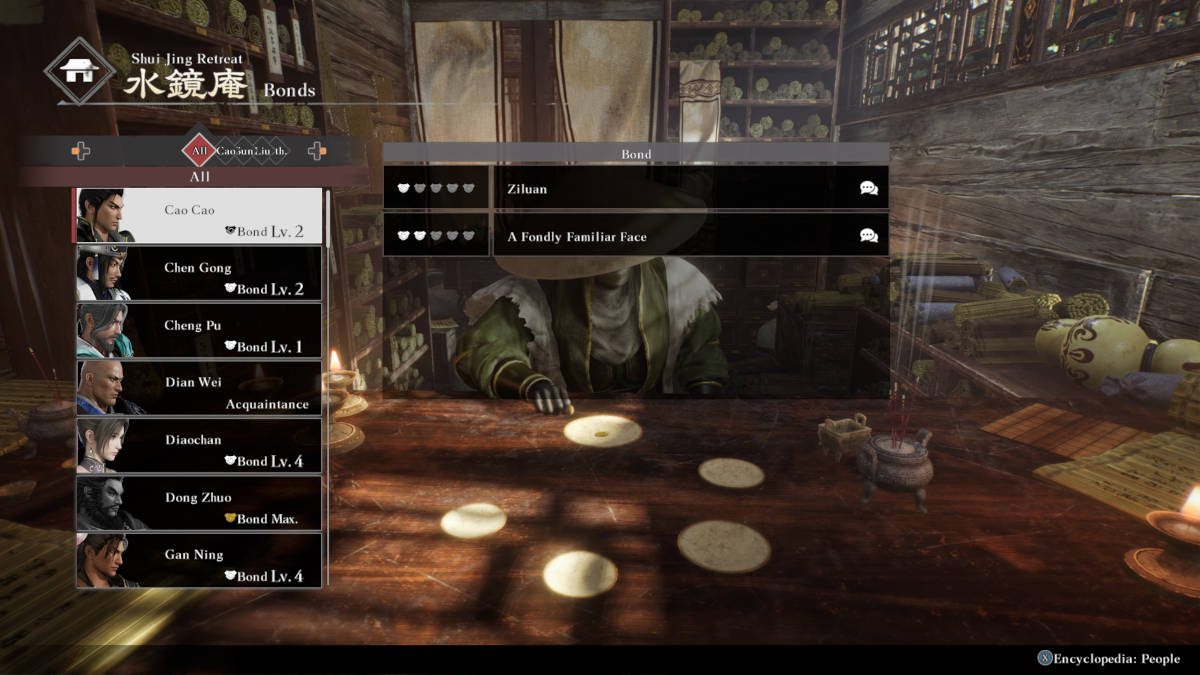Click the speech bubble icon beside Ziluan
The height and width of the screenshot is (675, 1200).
pos(868,188)
